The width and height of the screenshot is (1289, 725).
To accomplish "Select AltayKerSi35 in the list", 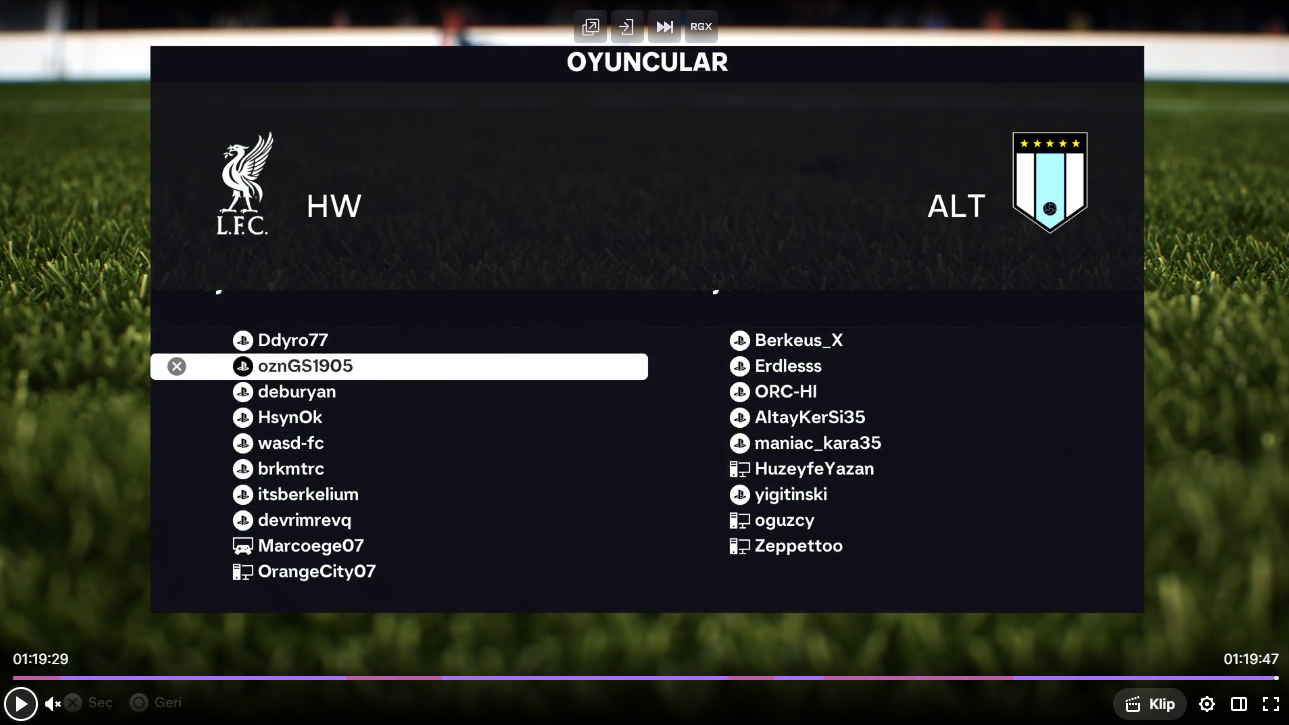I will coord(809,417).
